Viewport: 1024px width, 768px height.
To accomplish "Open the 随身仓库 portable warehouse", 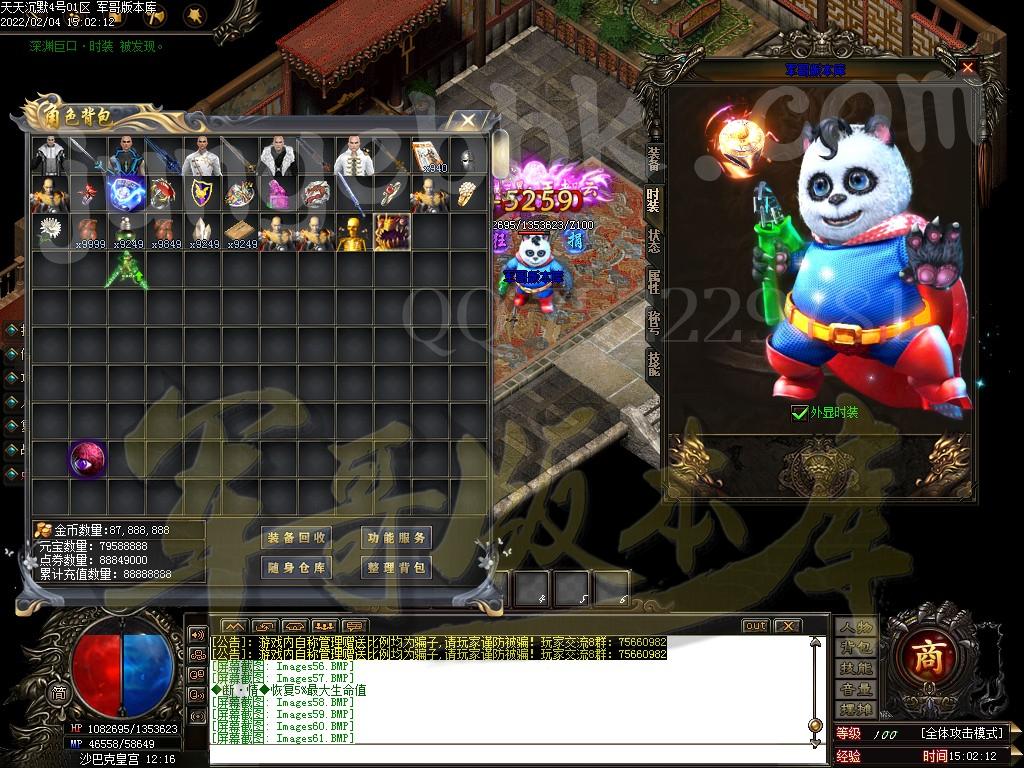I will pyautogui.click(x=297, y=567).
